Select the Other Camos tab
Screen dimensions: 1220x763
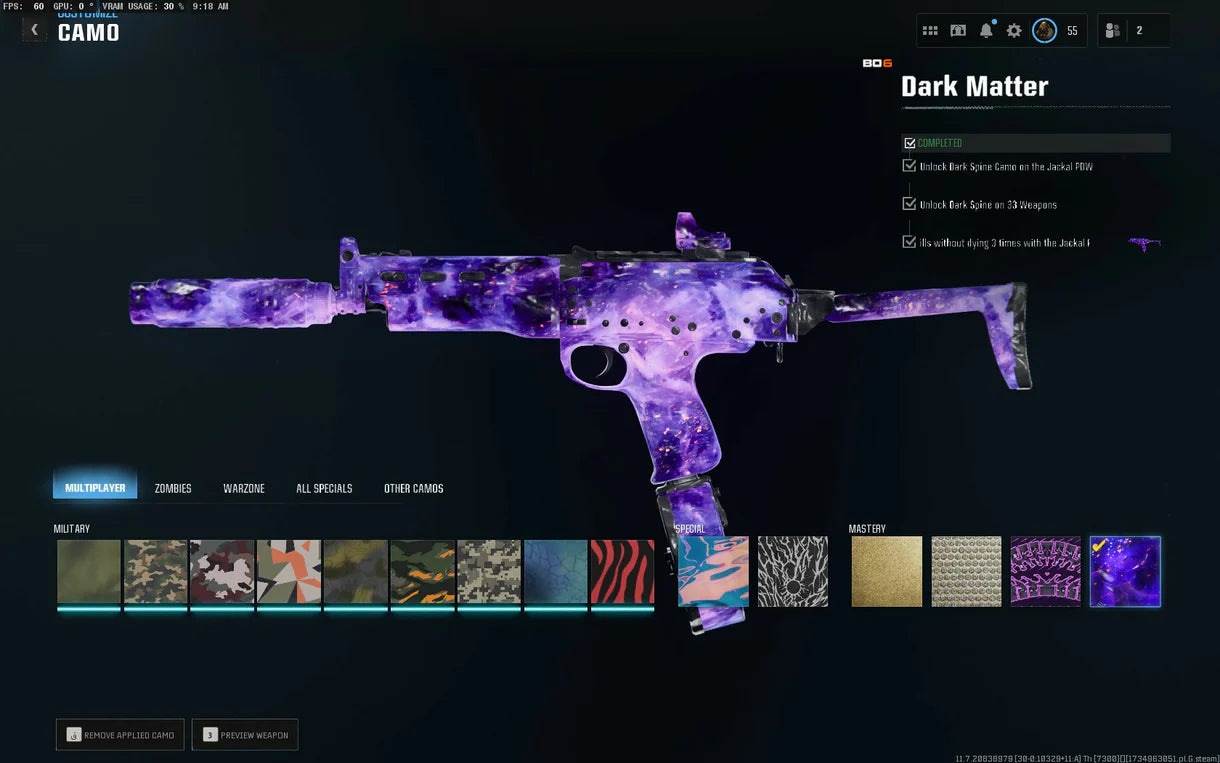(413, 488)
